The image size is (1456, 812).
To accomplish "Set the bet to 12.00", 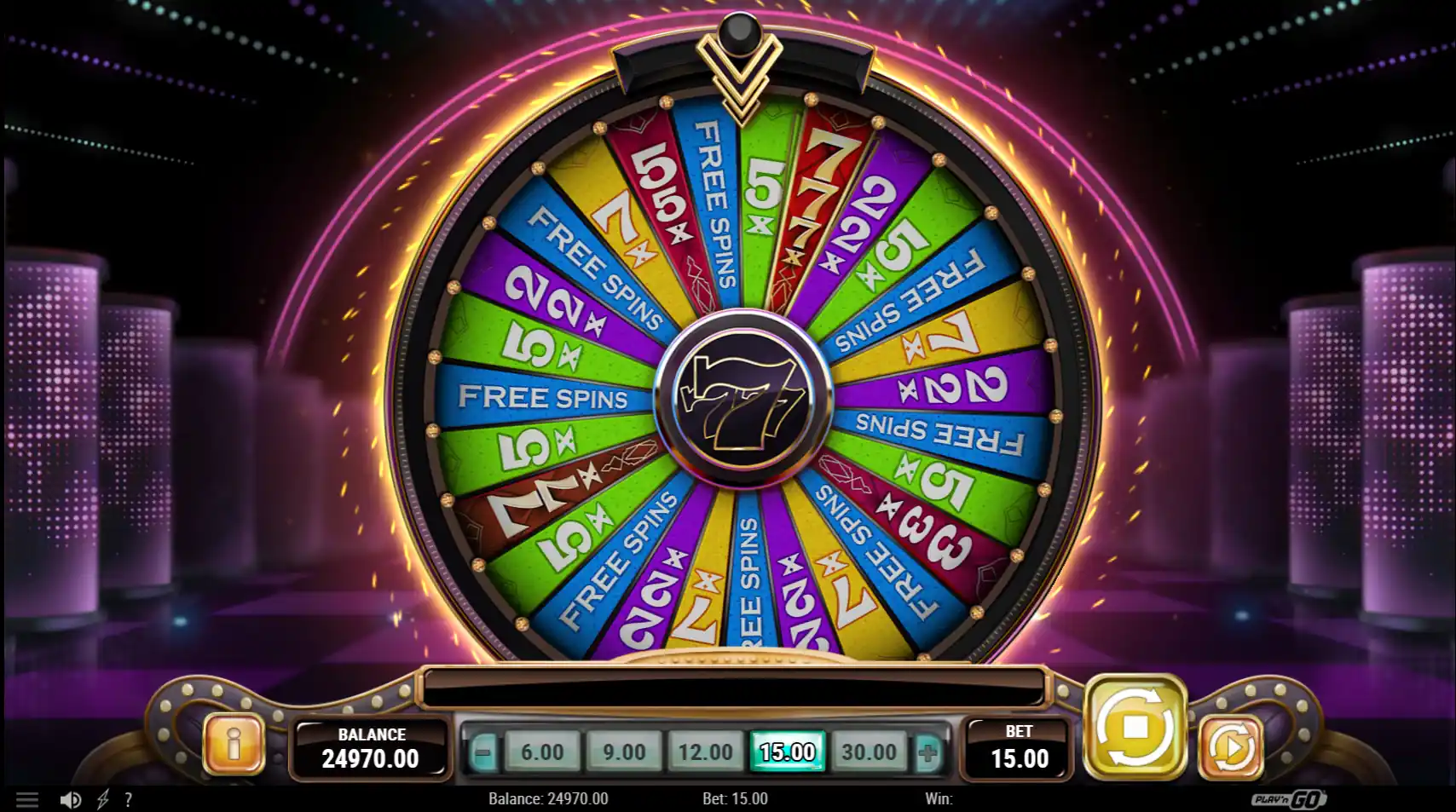I will 706,752.
